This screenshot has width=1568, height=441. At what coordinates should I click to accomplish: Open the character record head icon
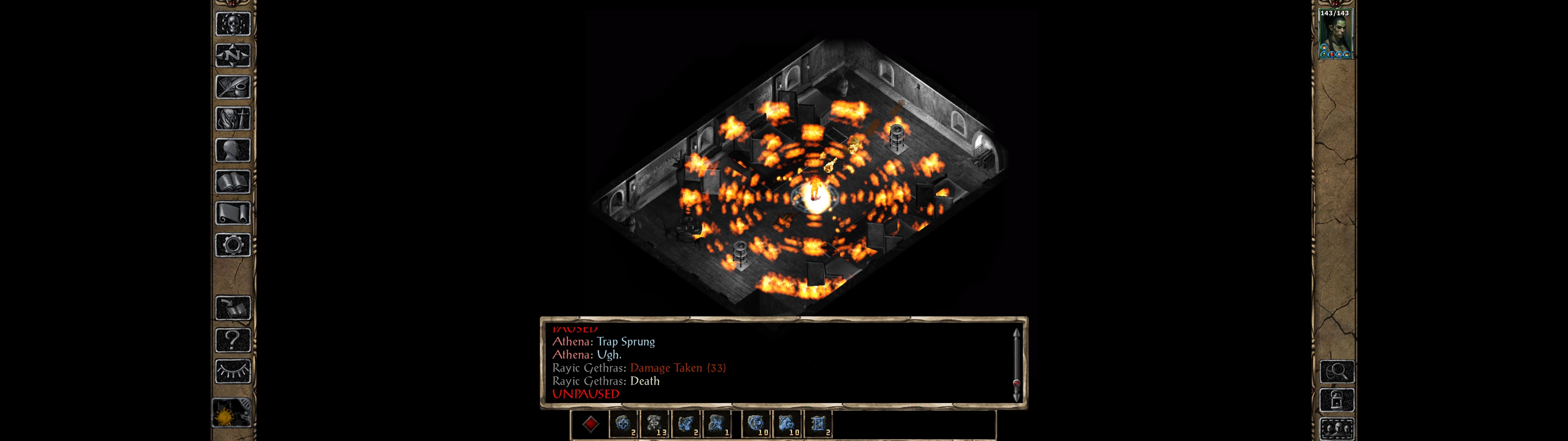click(x=232, y=150)
